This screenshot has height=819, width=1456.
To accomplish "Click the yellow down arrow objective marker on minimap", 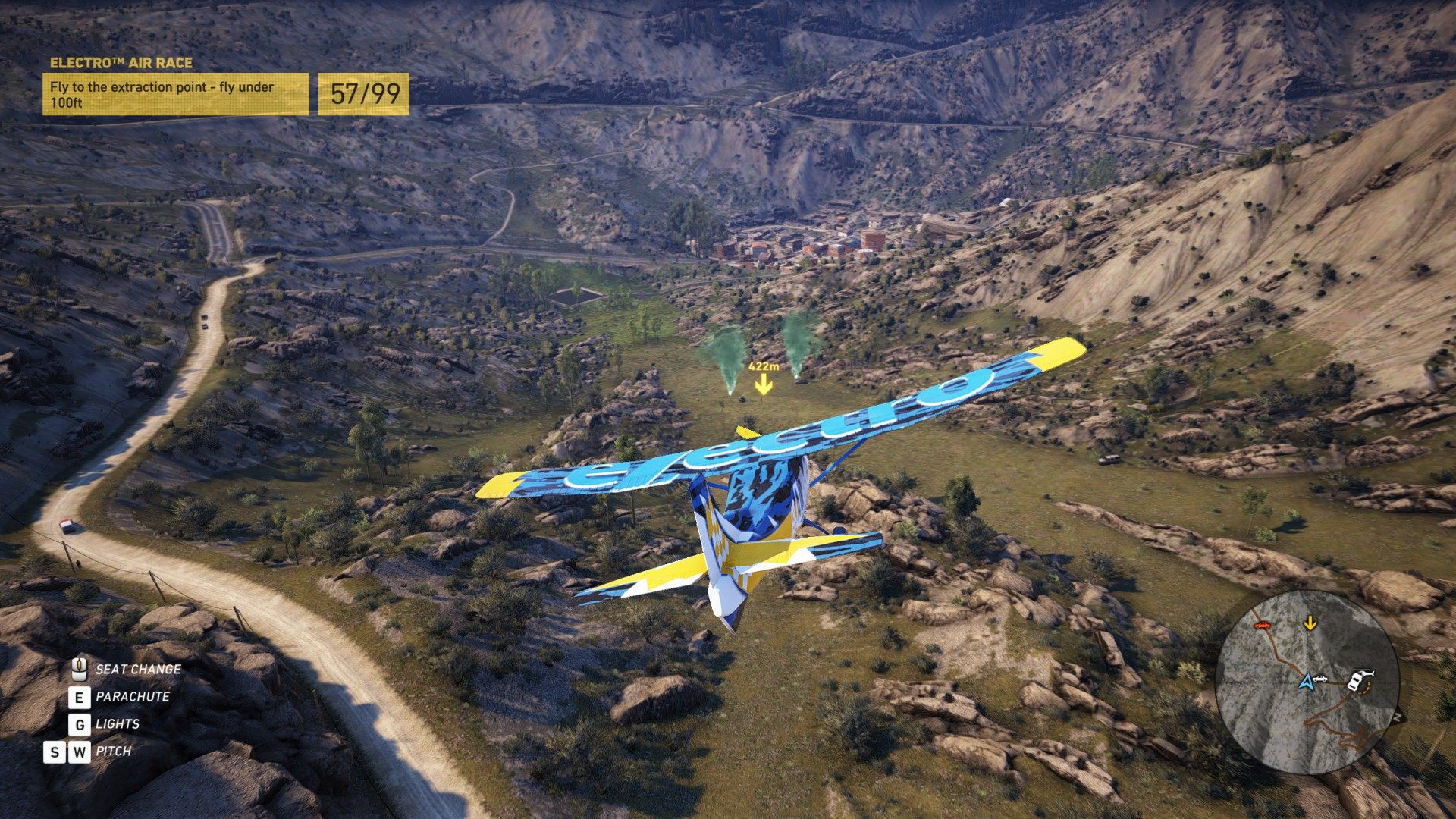I will click(1310, 623).
